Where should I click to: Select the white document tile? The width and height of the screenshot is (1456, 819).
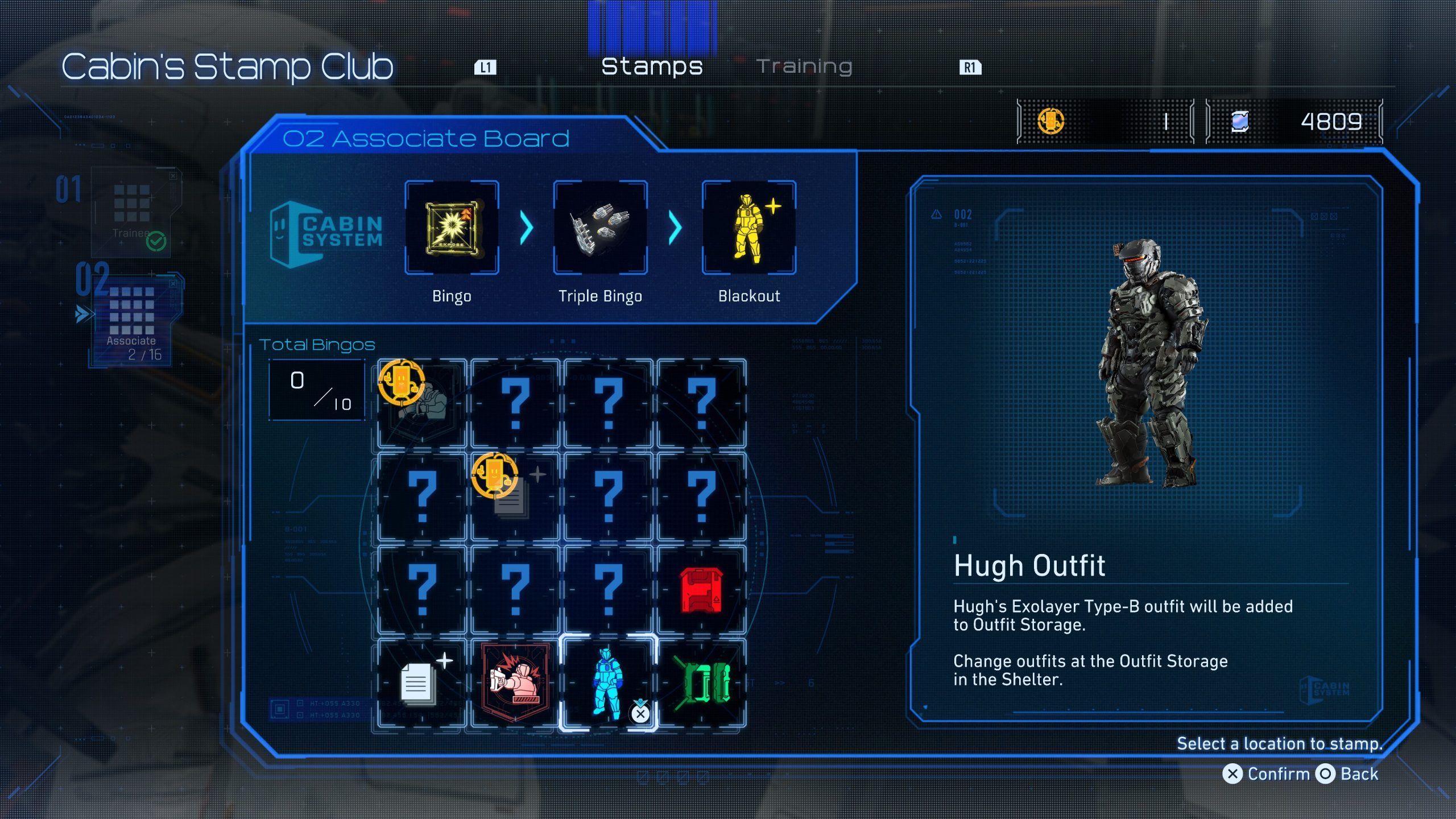pyautogui.click(x=421, y=683)
